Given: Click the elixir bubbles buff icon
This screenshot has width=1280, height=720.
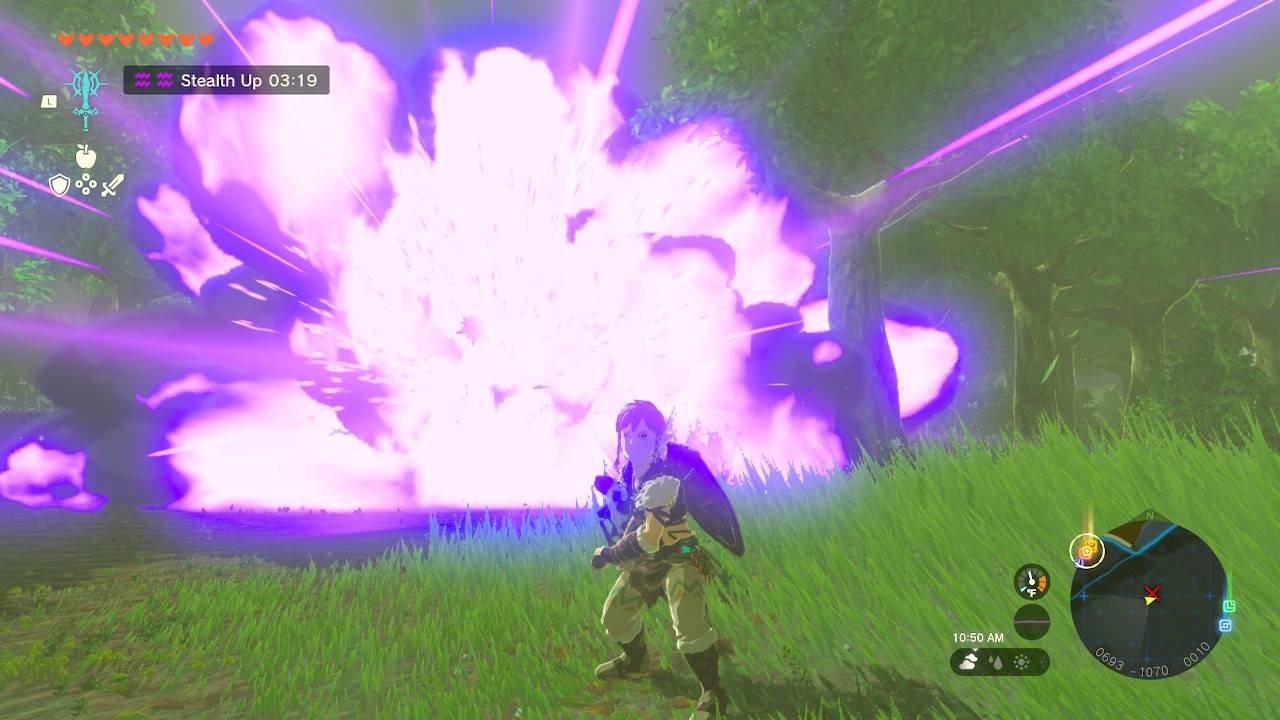Looking at the screenshot, I should coord(86,184).
